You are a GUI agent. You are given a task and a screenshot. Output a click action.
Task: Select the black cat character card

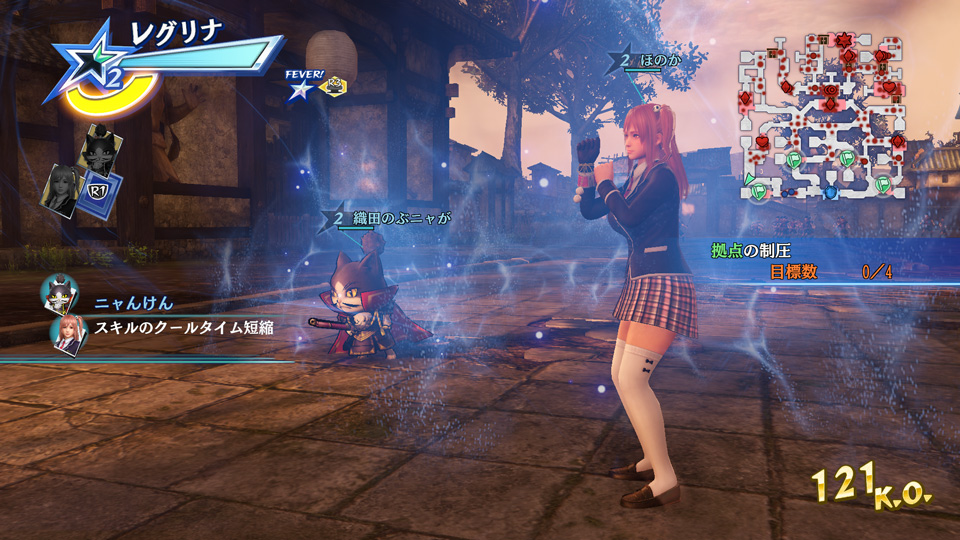pyautogui.click(x=101, y=148)
